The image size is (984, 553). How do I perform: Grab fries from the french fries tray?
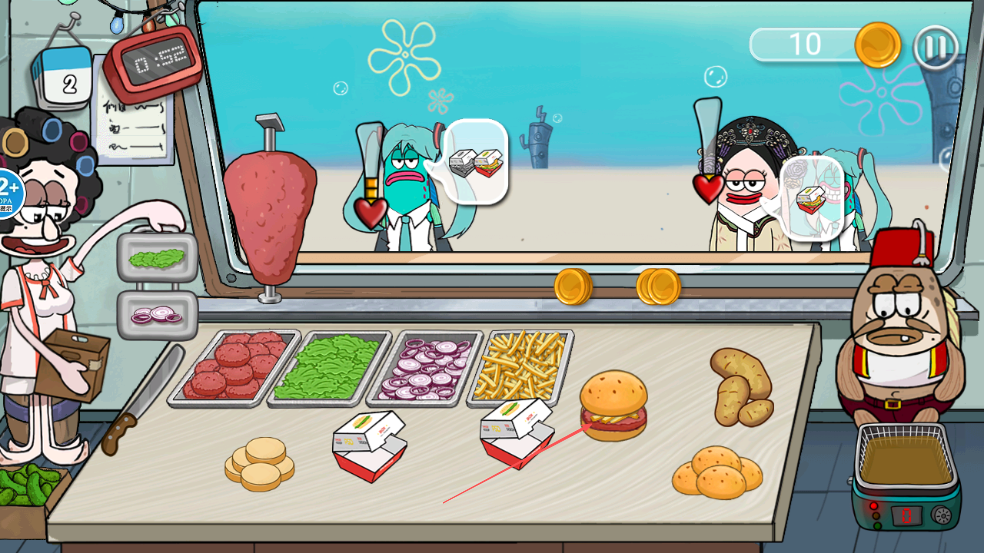[x=520, y=365]
